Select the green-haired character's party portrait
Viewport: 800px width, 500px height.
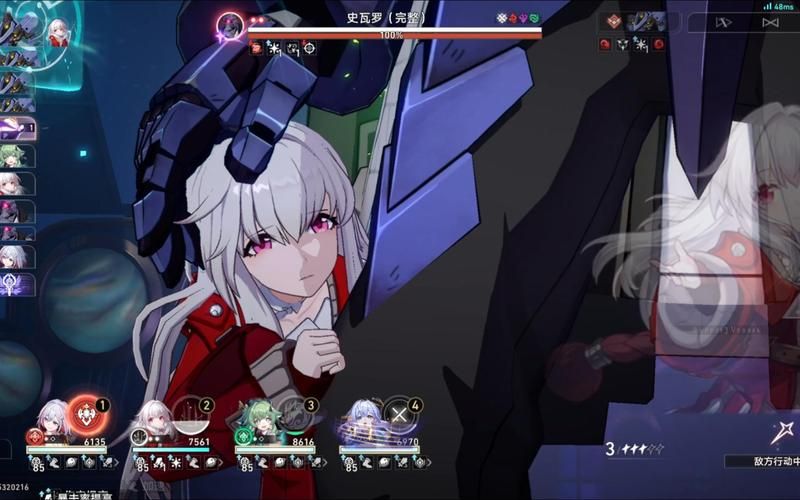(258, 422)
